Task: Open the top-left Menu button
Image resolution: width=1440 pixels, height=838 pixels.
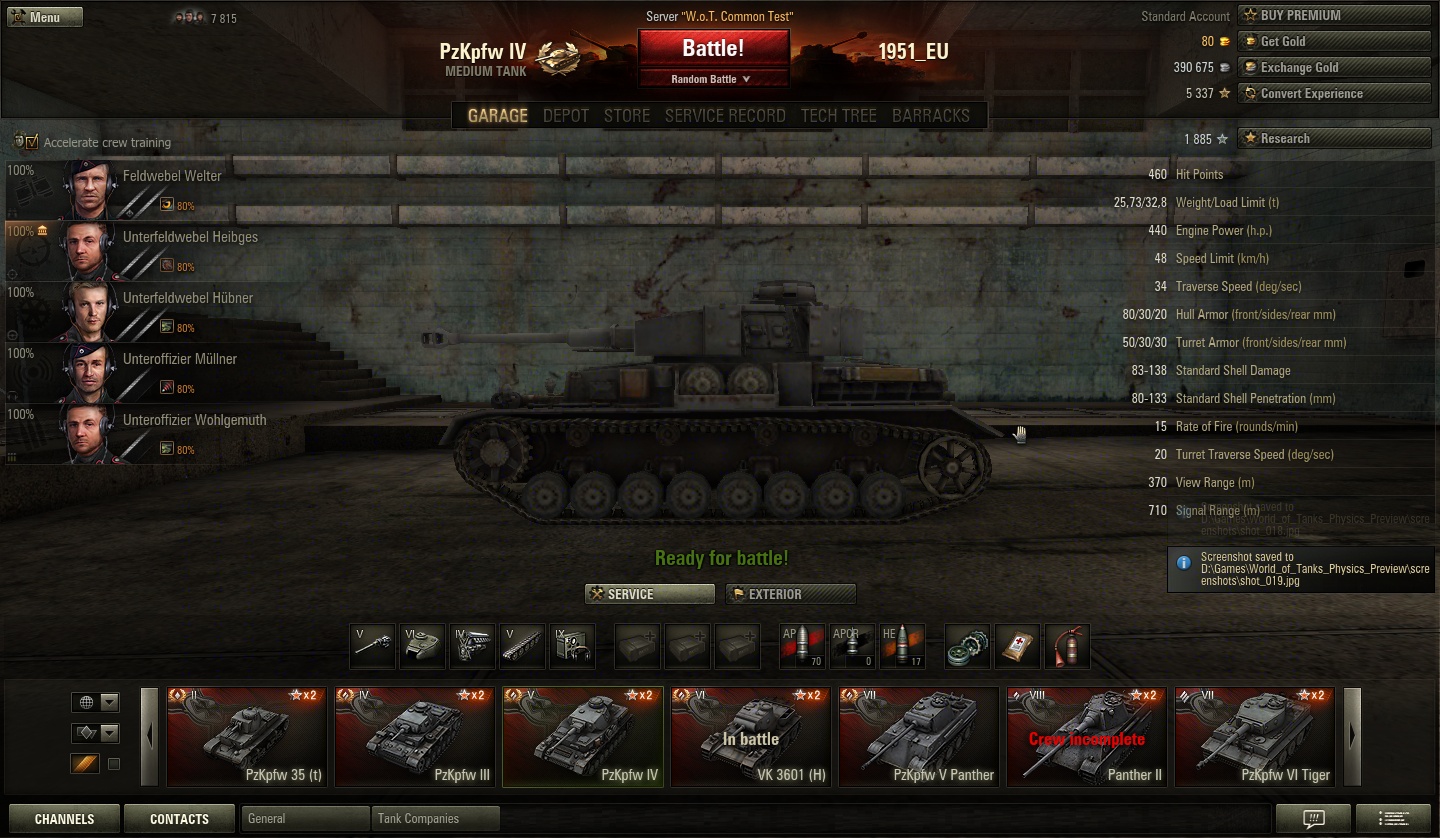Action: tap(45, 17)
